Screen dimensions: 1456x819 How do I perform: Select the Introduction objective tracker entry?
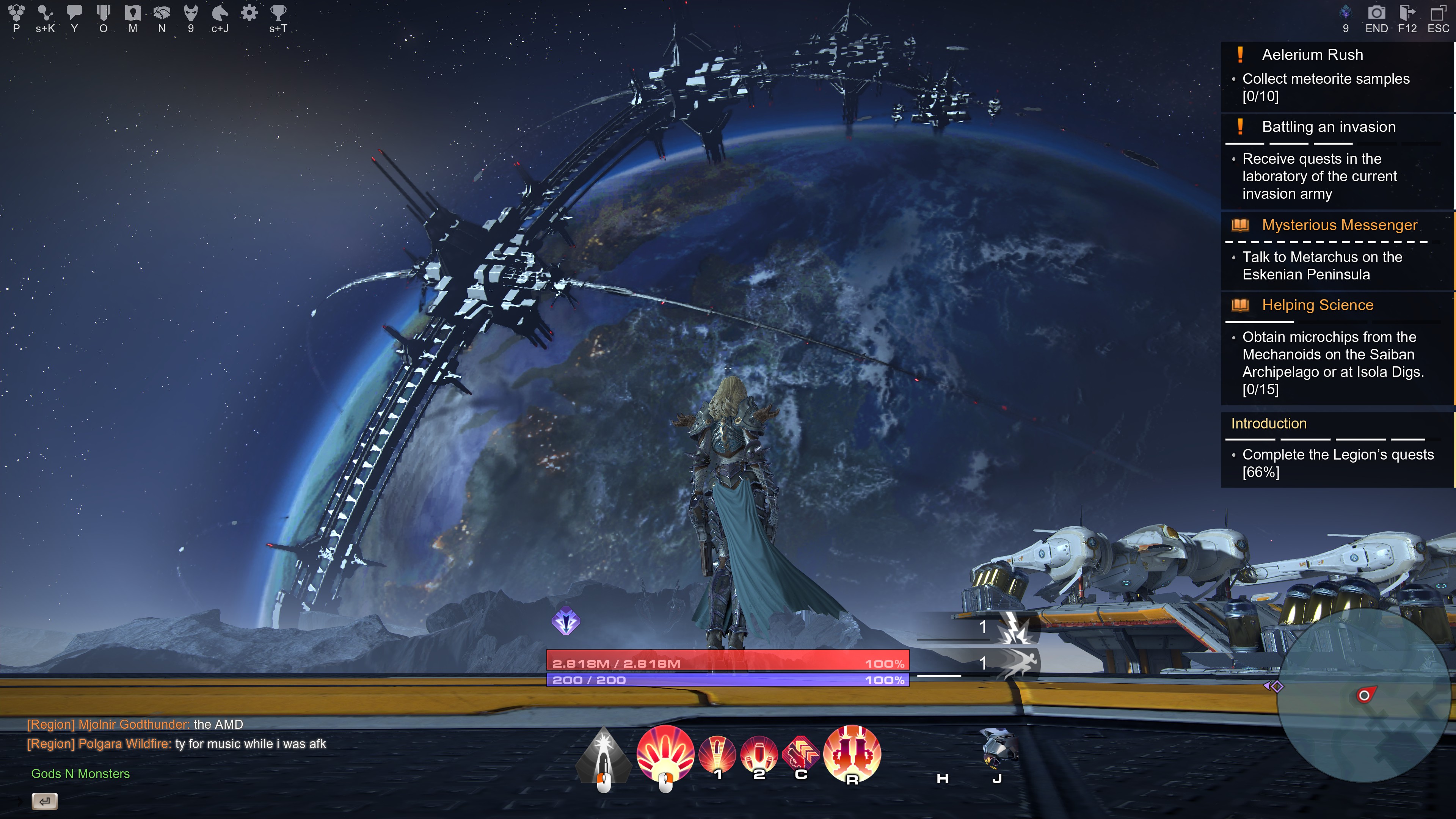coord(1269,424)
